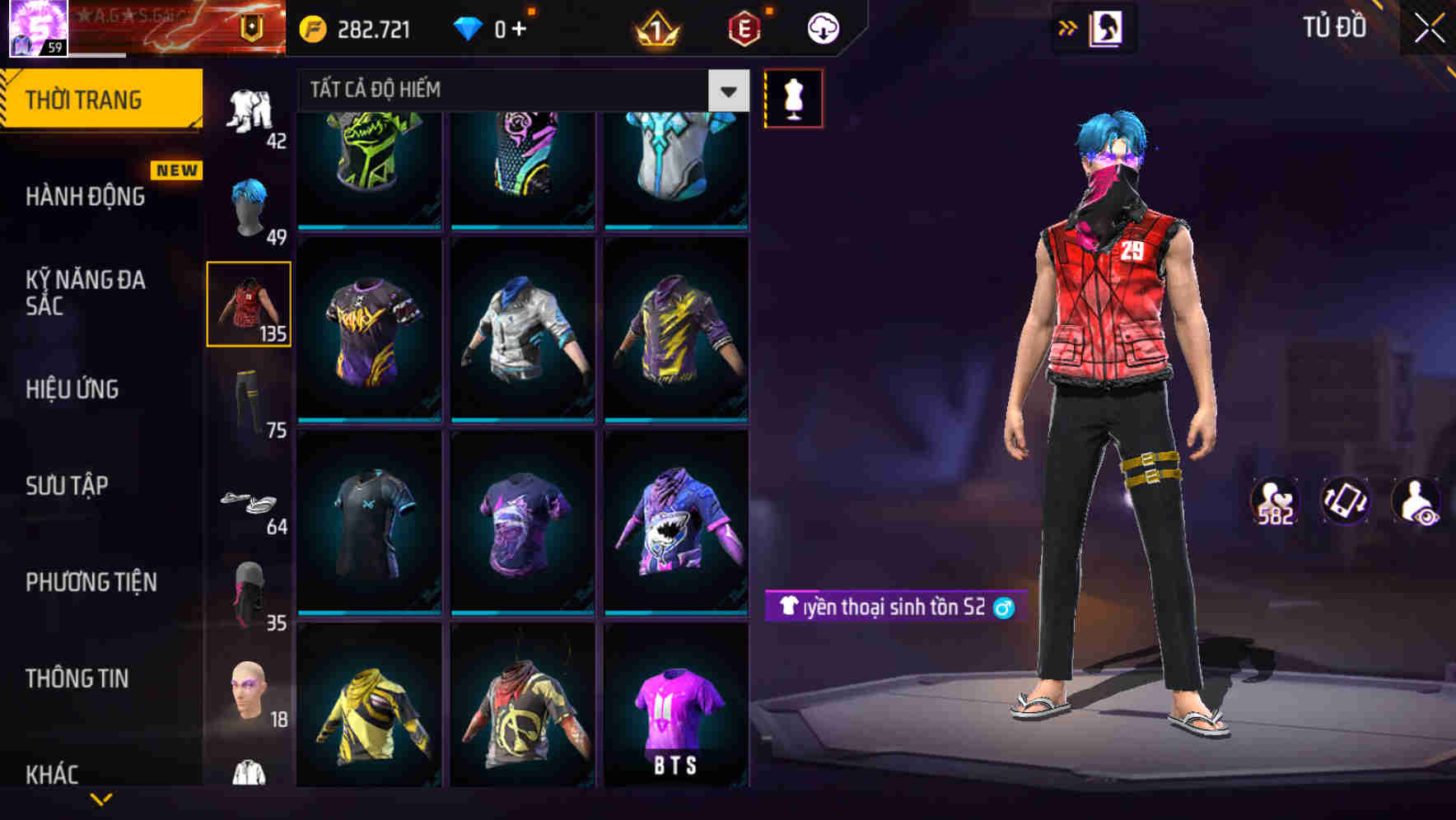1456x820 pixels.
Task: Open the character profile card icon near top right
Action: click(x=1108, y=27)
